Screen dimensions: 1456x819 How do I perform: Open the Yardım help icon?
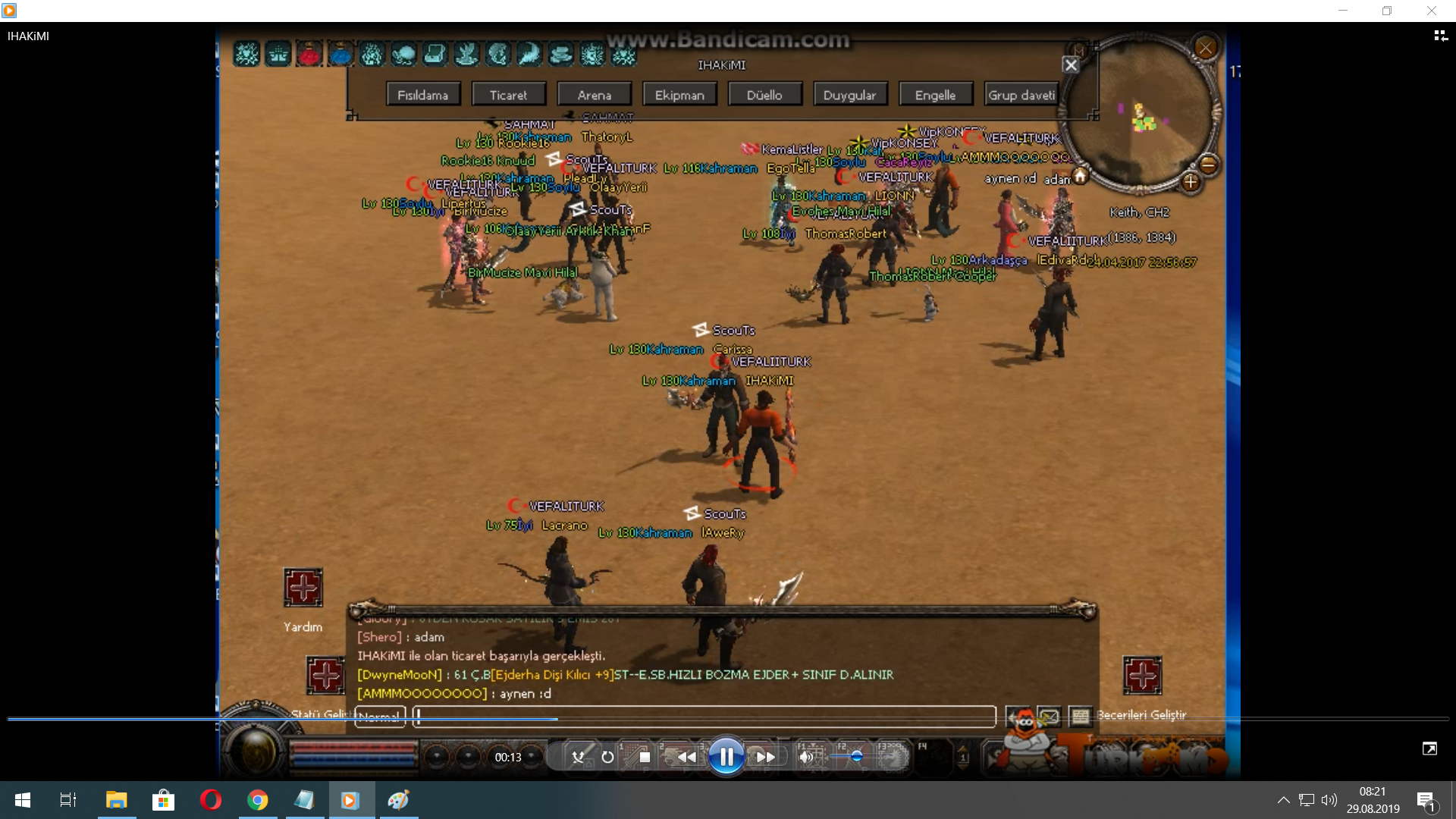[x=303, y=588]
